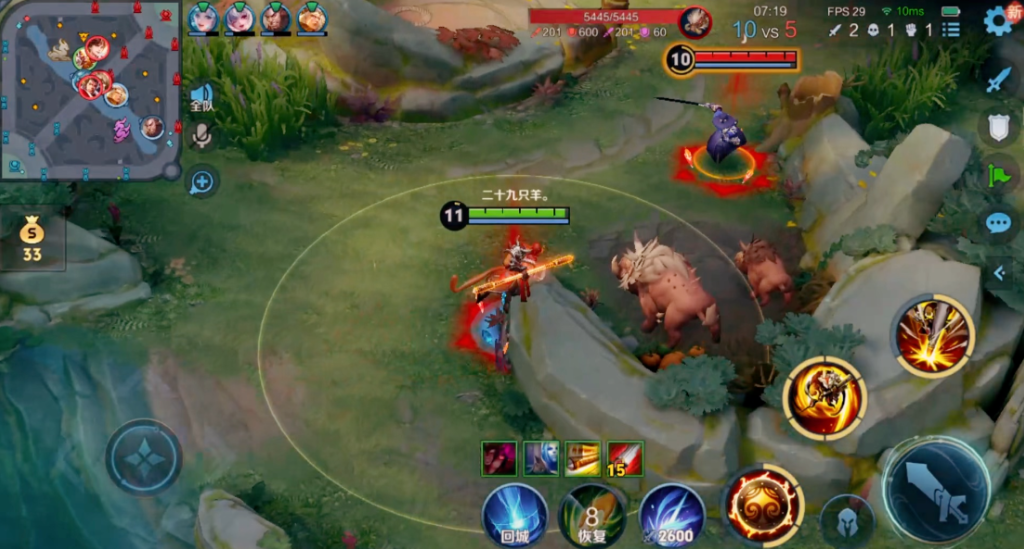The width and height of the screenshot is (1024, 549).
Task: Open the gold bag shop button
Action: point(32,240)
